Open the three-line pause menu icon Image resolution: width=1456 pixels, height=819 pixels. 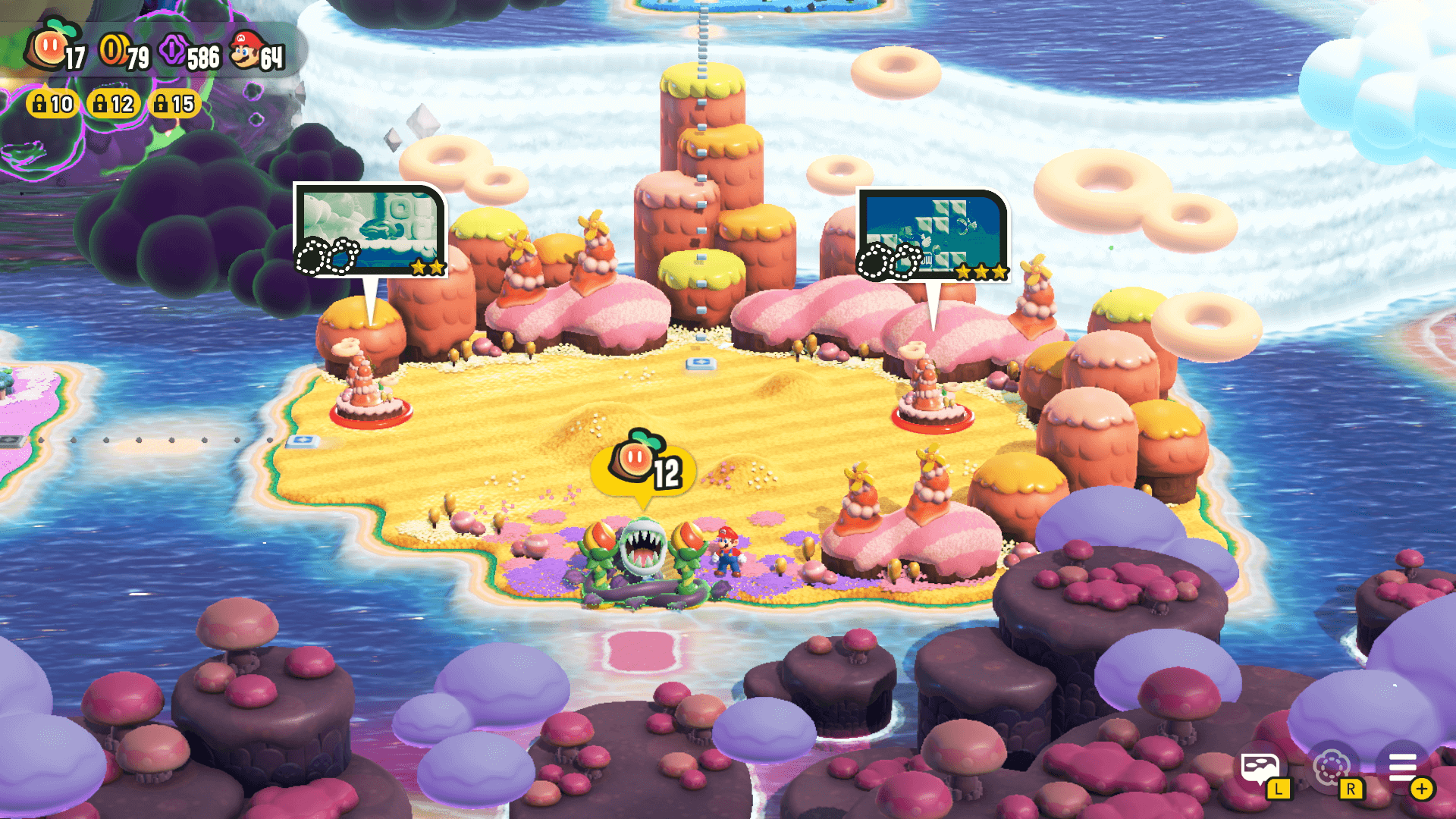(x=1403, y=767)
